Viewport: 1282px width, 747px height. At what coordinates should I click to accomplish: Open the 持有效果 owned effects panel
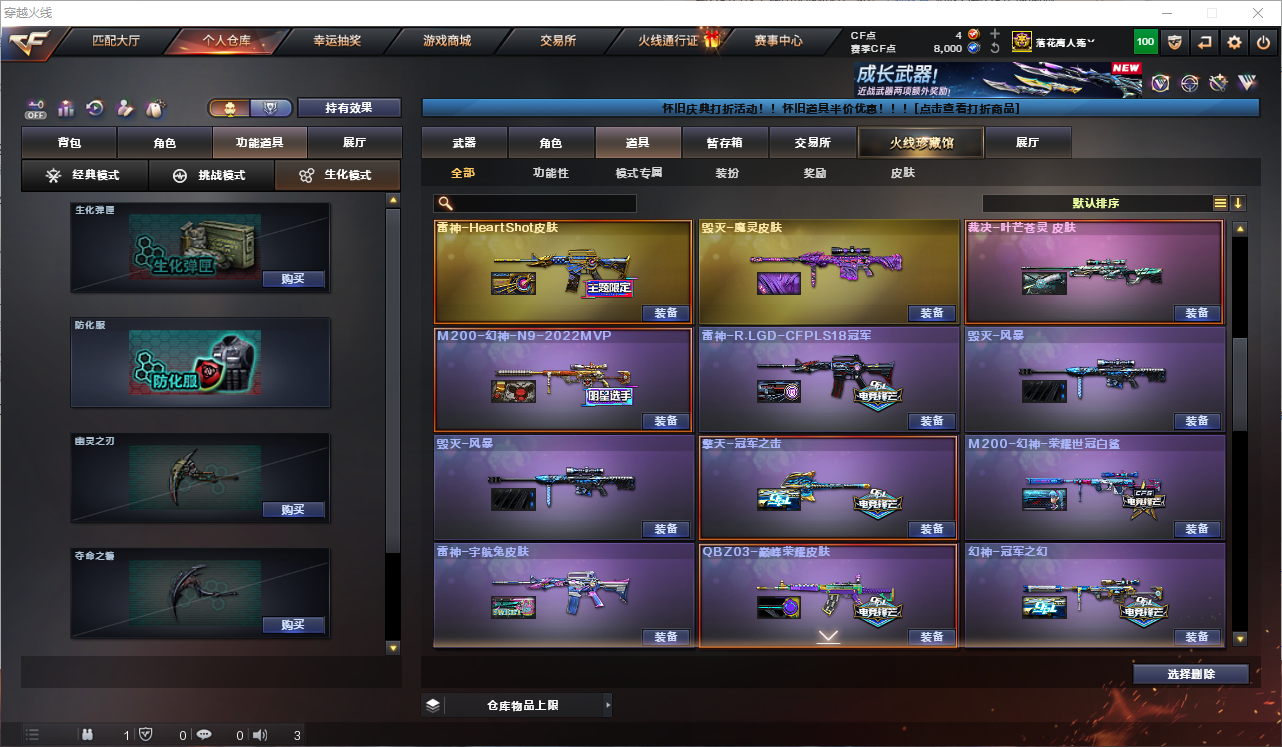[x=348, y=108]
